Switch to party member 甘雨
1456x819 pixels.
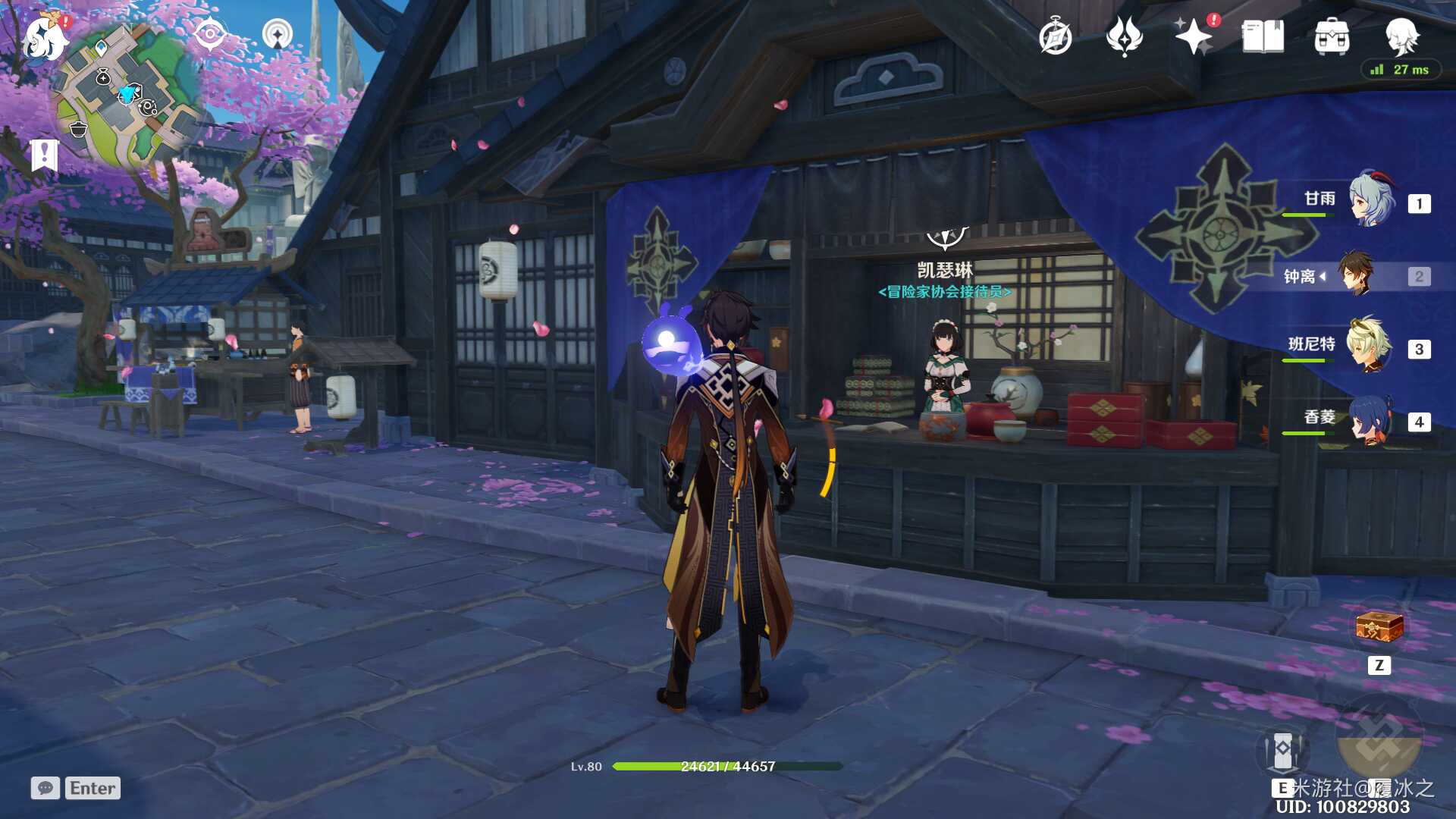[1371, 201]
